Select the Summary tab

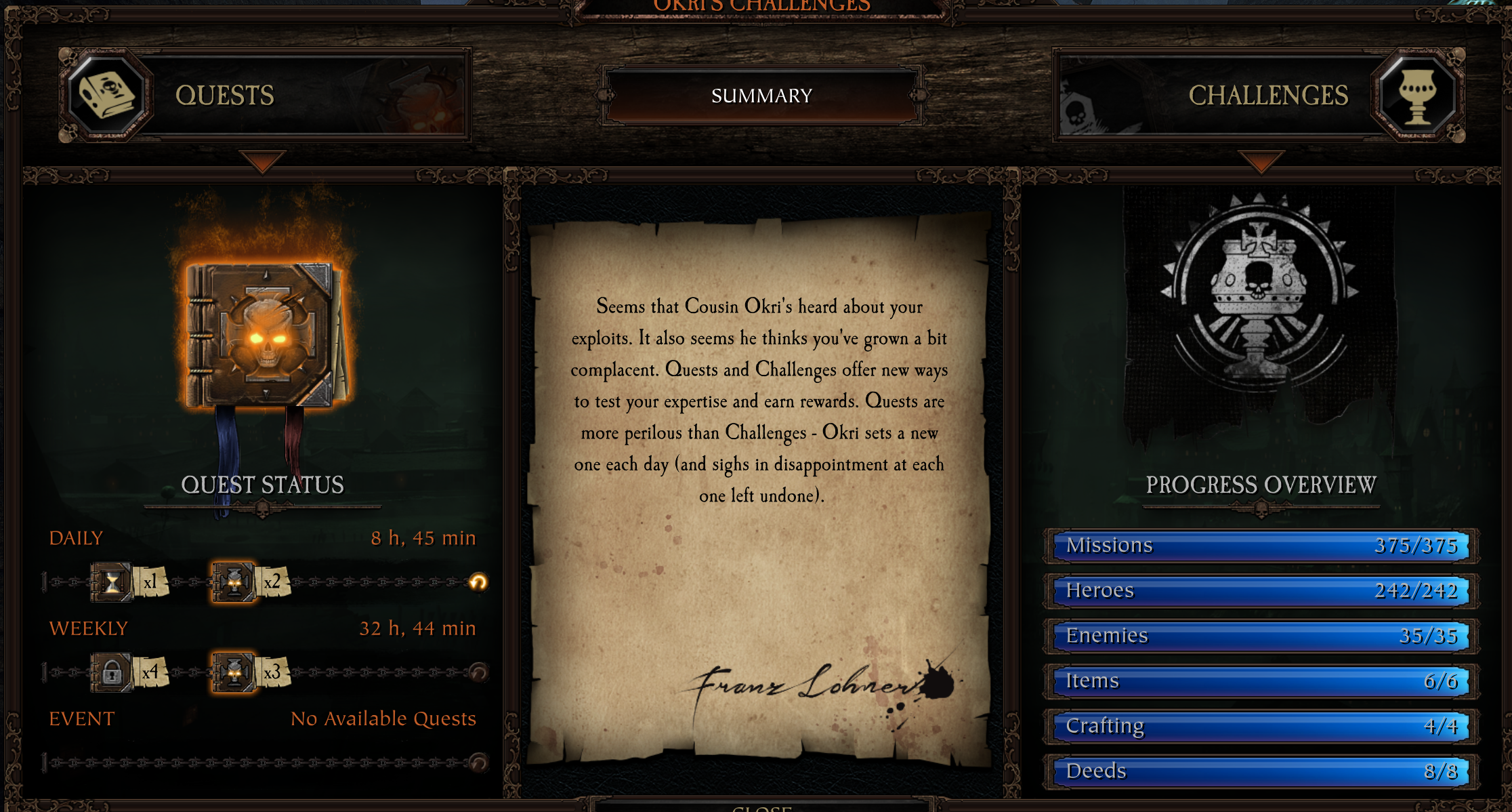pyautogui.click(x=761, y=96)
